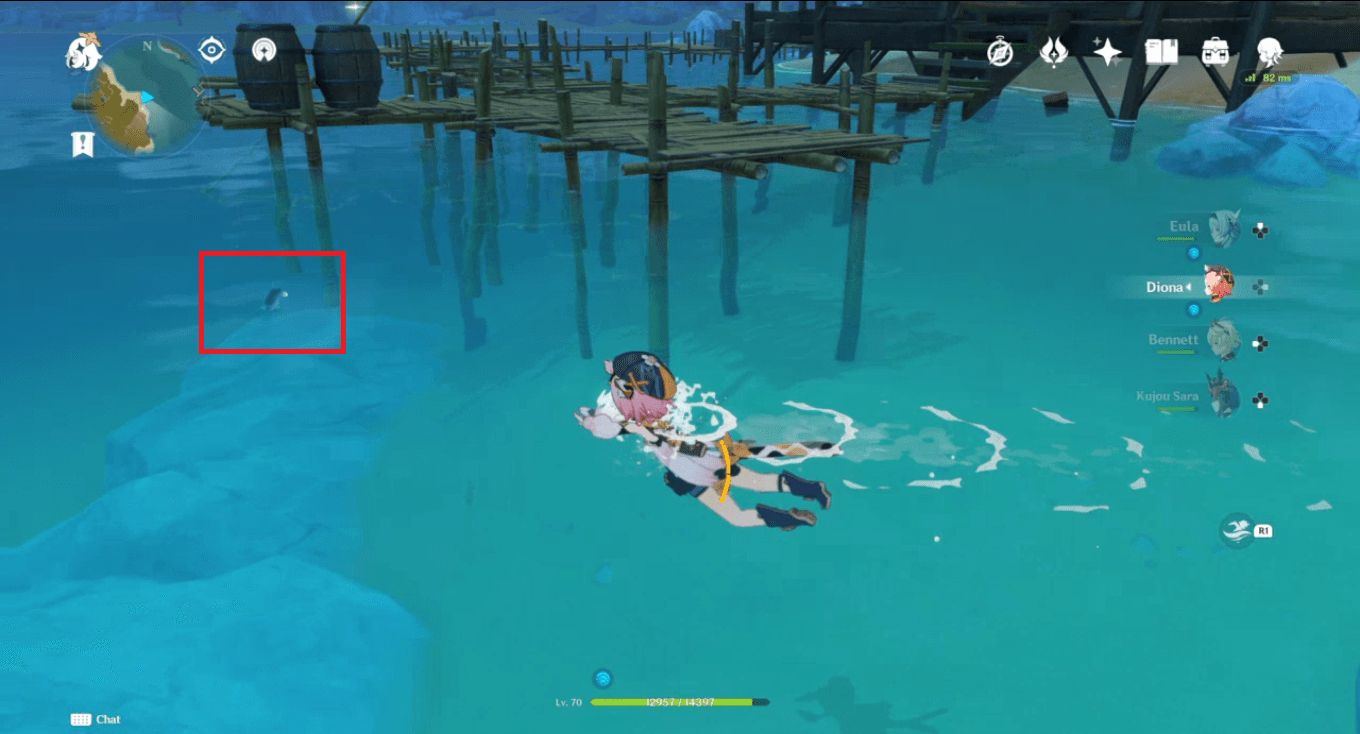Click the event timer compass icon
The height and width of the screenshot is (734, 1360).
tap(1001, 50)
